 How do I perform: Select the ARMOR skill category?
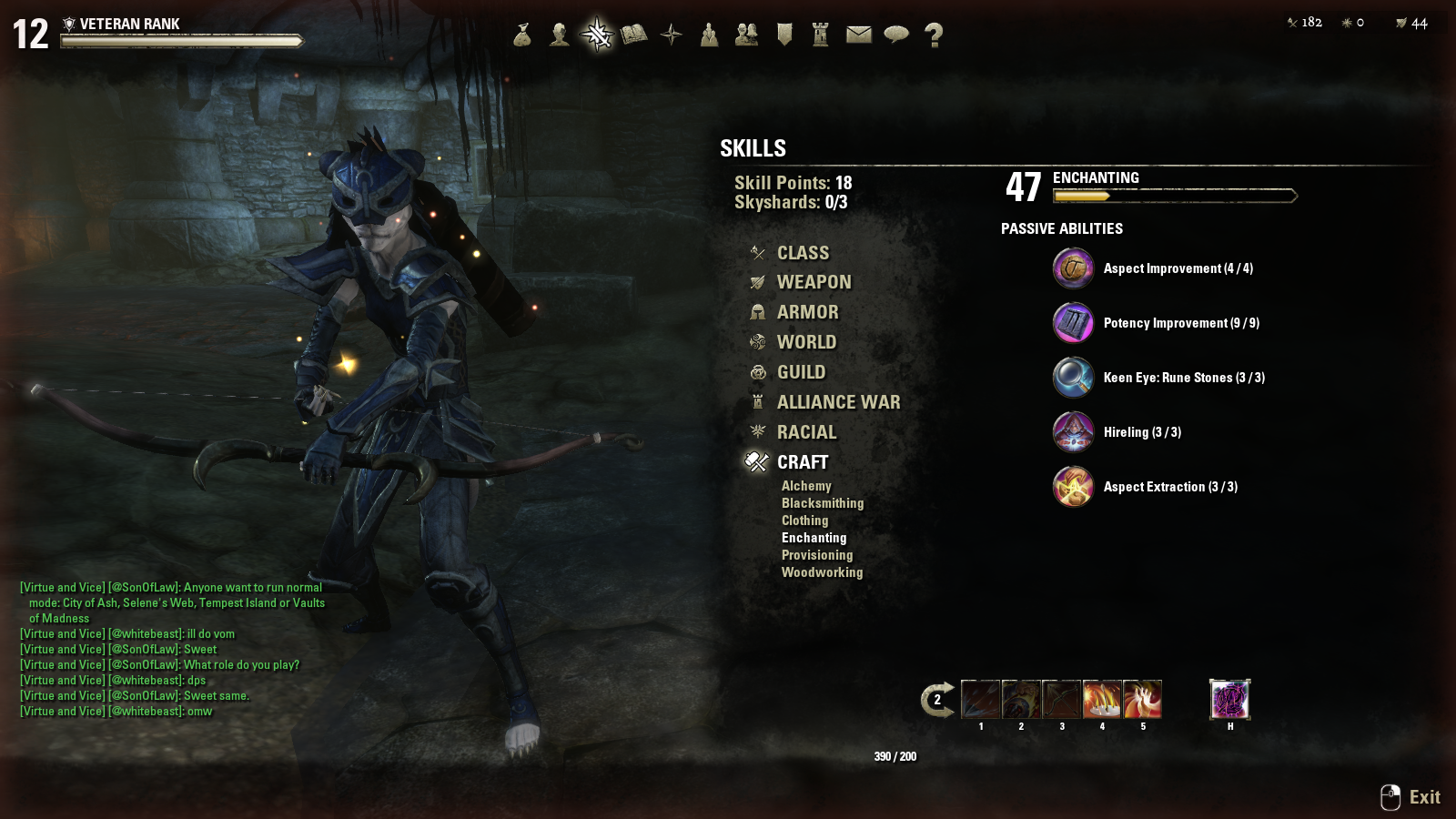click(x=807, y=313)
